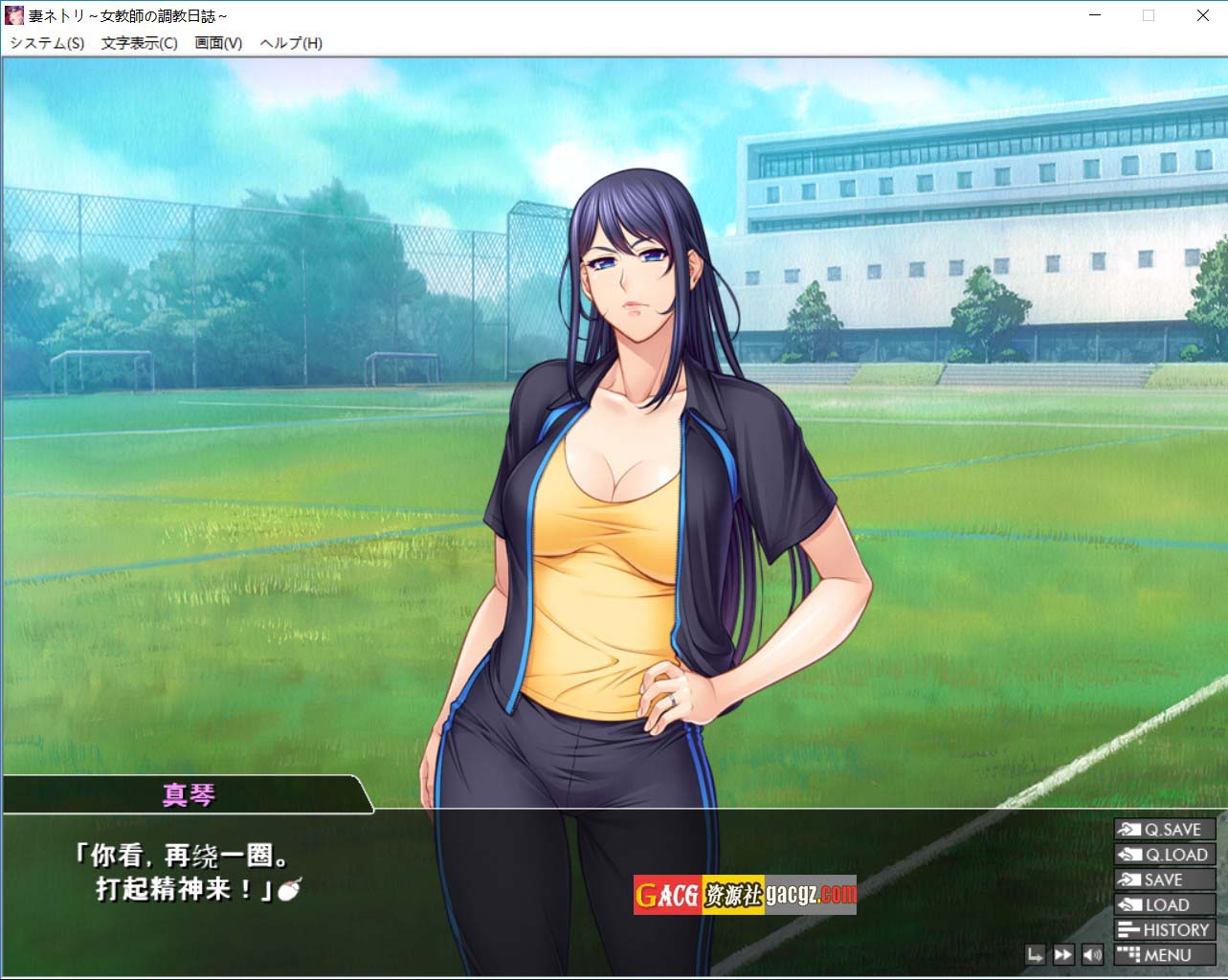Open the システム(S) menu
Image resolution: width=1228 pixels, height=980 pixels.
click(47, 43)
